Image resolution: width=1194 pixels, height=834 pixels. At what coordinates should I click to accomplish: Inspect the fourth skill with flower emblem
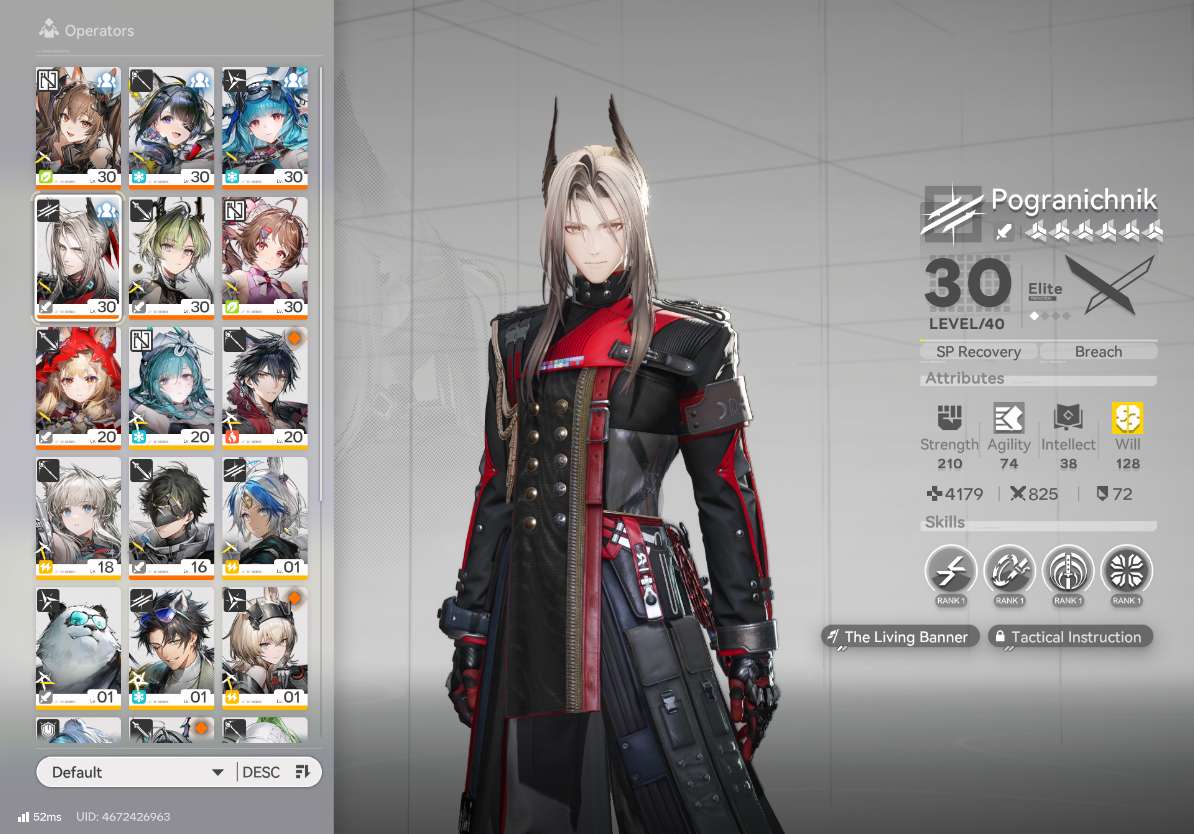(x=1126, y=572)
